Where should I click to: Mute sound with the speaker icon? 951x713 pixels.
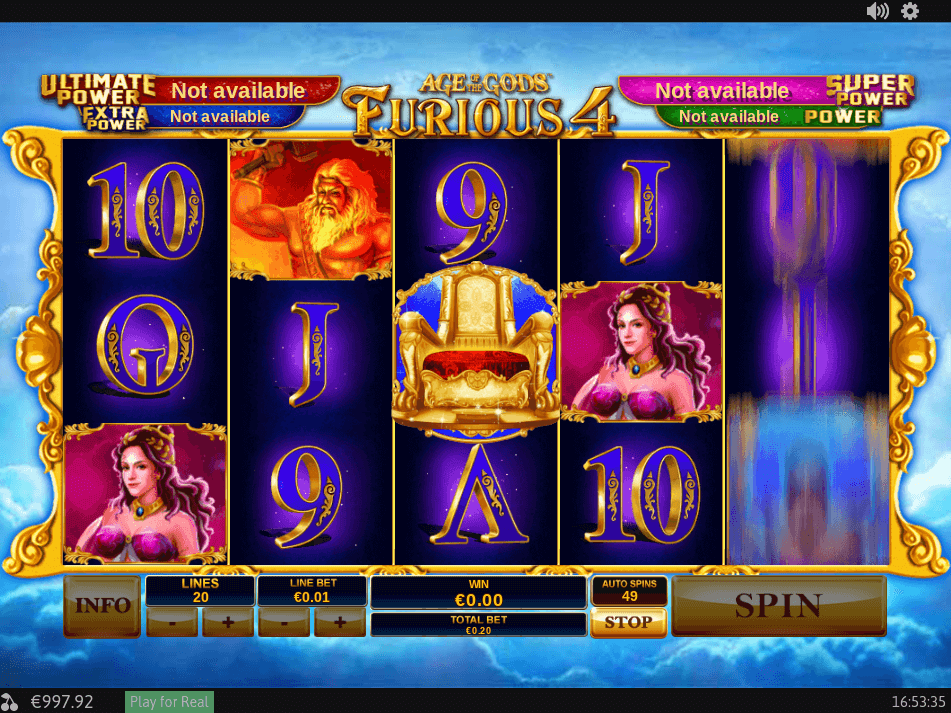click(877, 11)
